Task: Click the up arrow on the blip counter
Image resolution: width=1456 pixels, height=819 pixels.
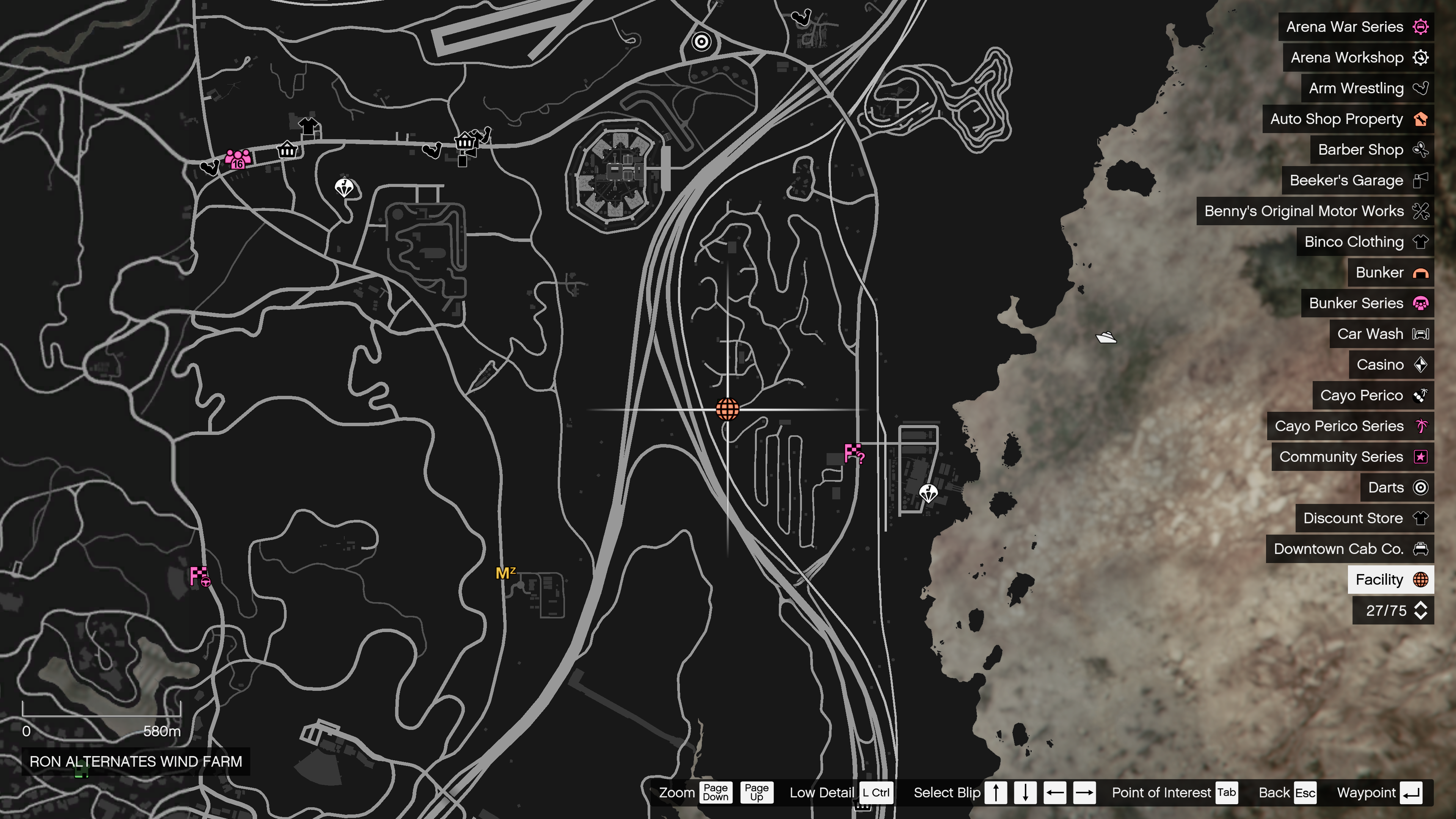Action: tap(1420, 606)
